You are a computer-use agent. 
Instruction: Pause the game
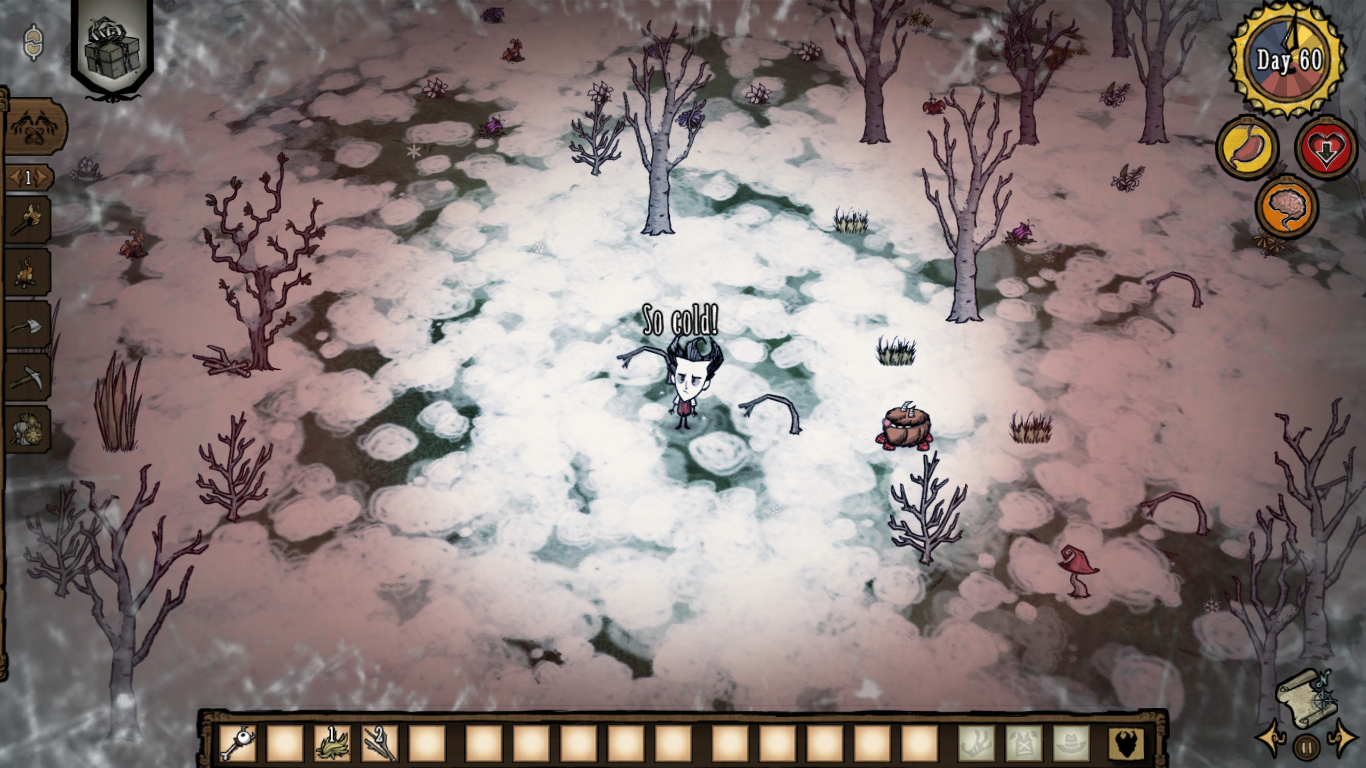pyautogui.click(x=1305, y=746)
